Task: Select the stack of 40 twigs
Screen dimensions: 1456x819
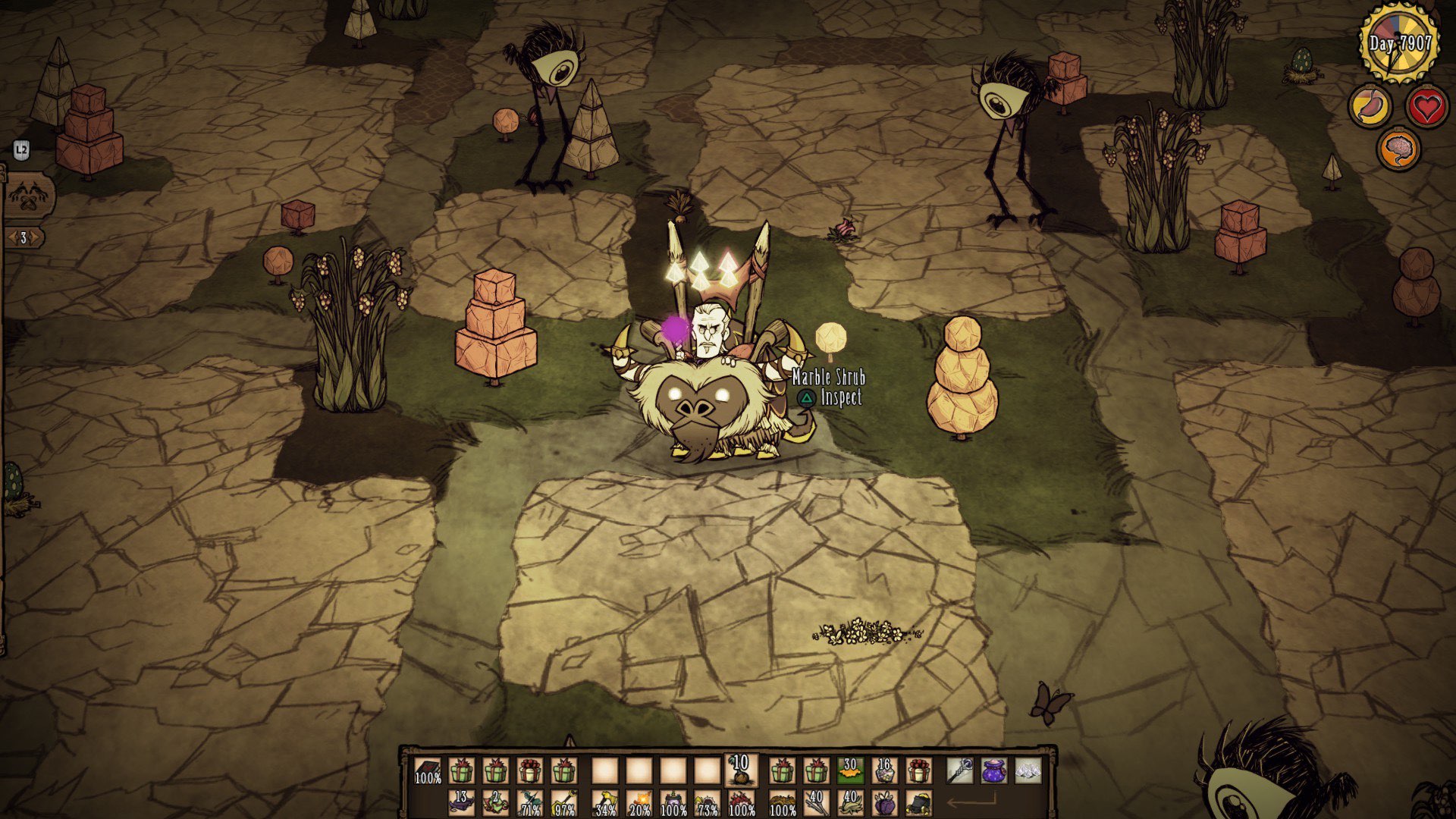Action: pos(816,803)
